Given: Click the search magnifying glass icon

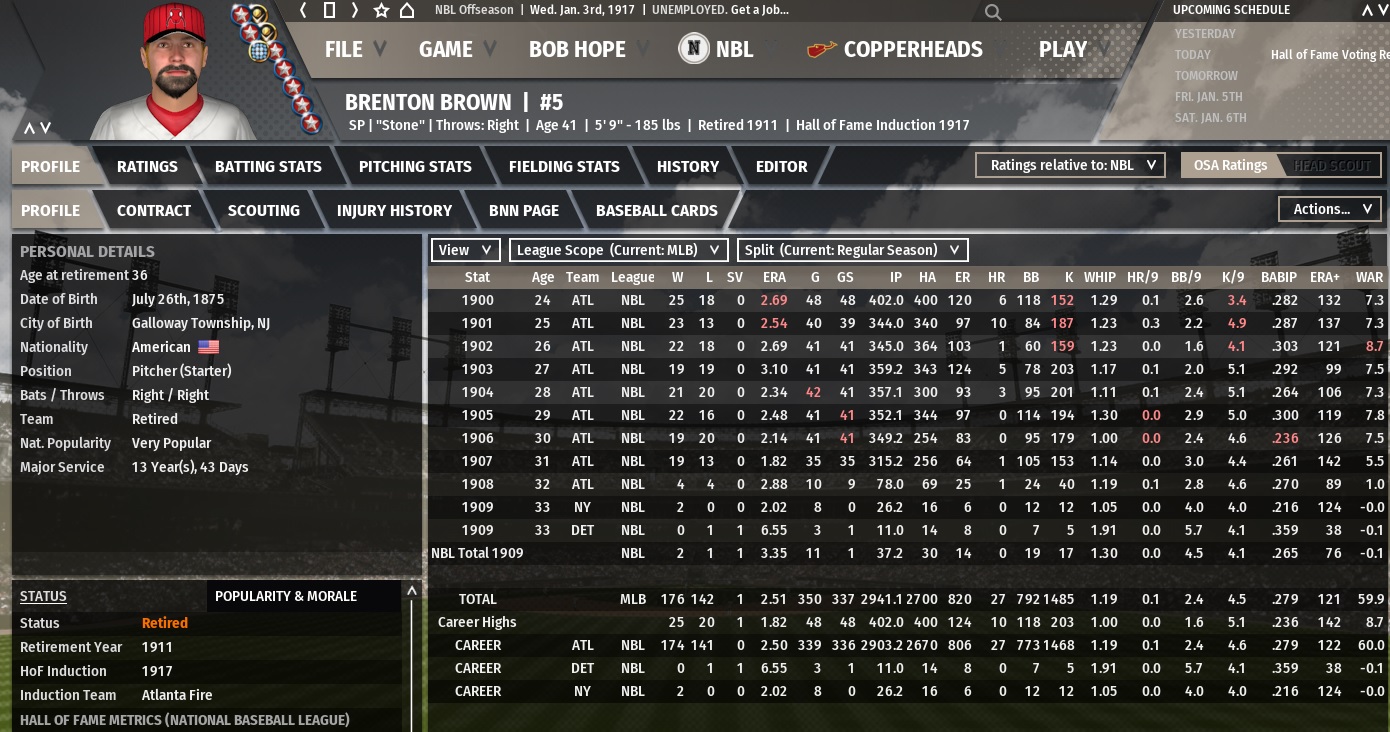Looking at the screenshot, I should click(x=992, y=12).
